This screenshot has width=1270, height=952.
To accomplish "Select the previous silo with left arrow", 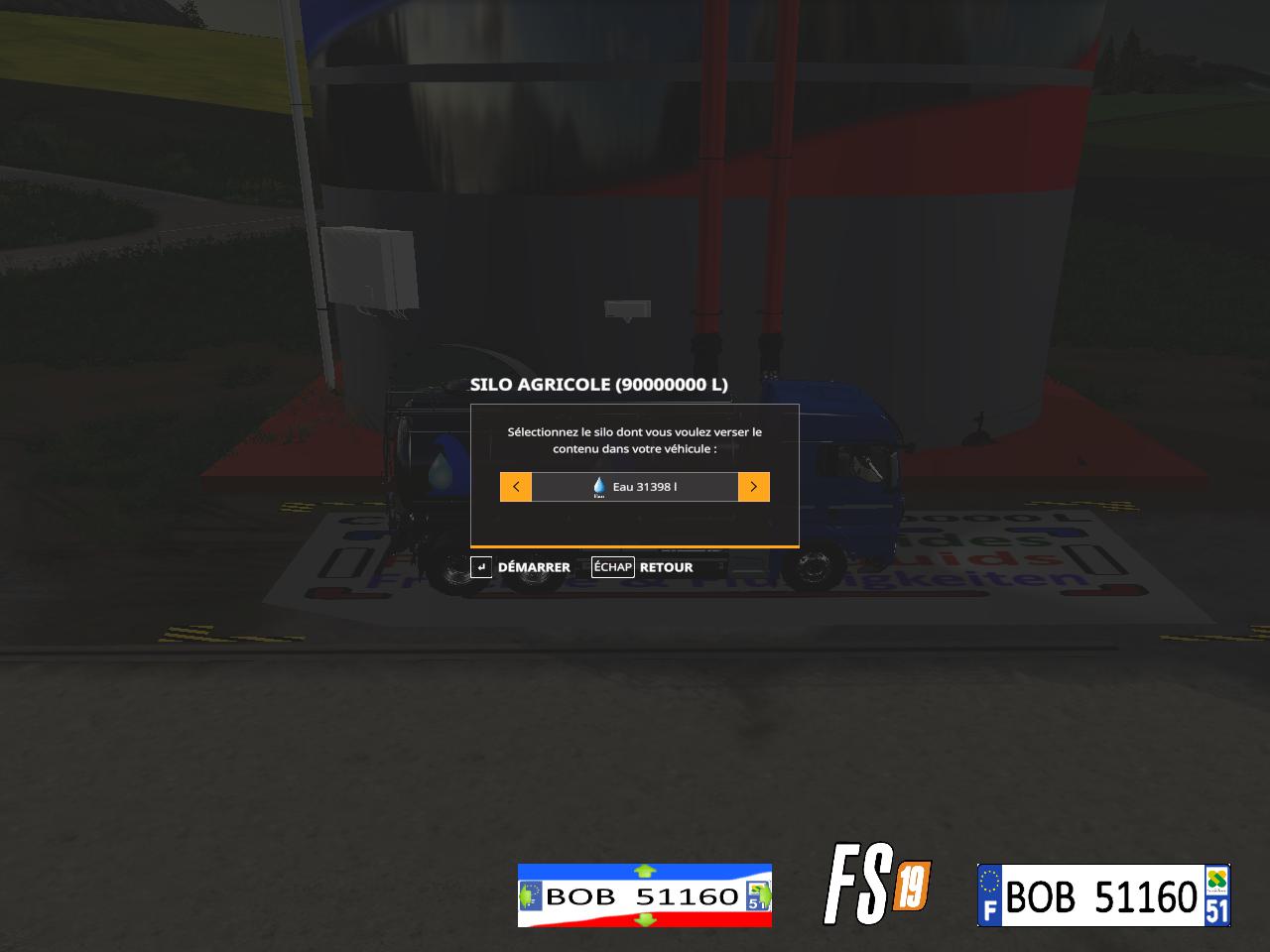I will (x=516, y=487).
